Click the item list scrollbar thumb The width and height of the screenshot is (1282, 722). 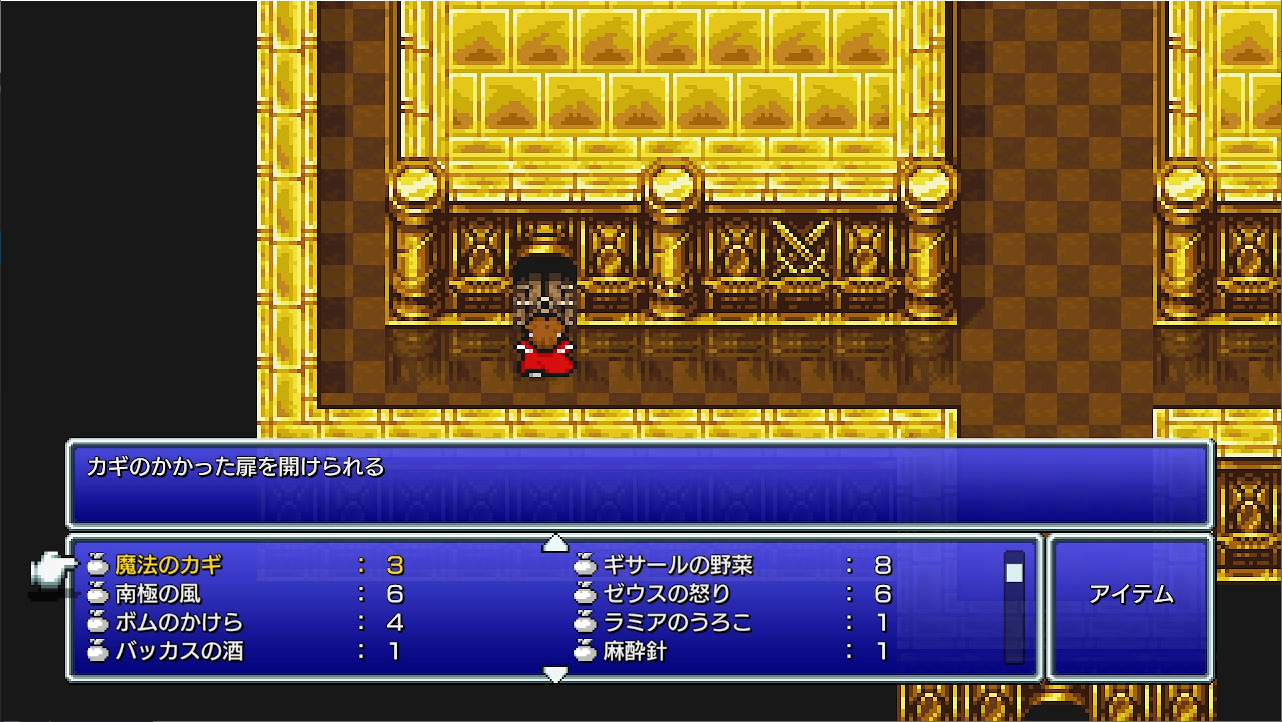[x=1014, y=572]
